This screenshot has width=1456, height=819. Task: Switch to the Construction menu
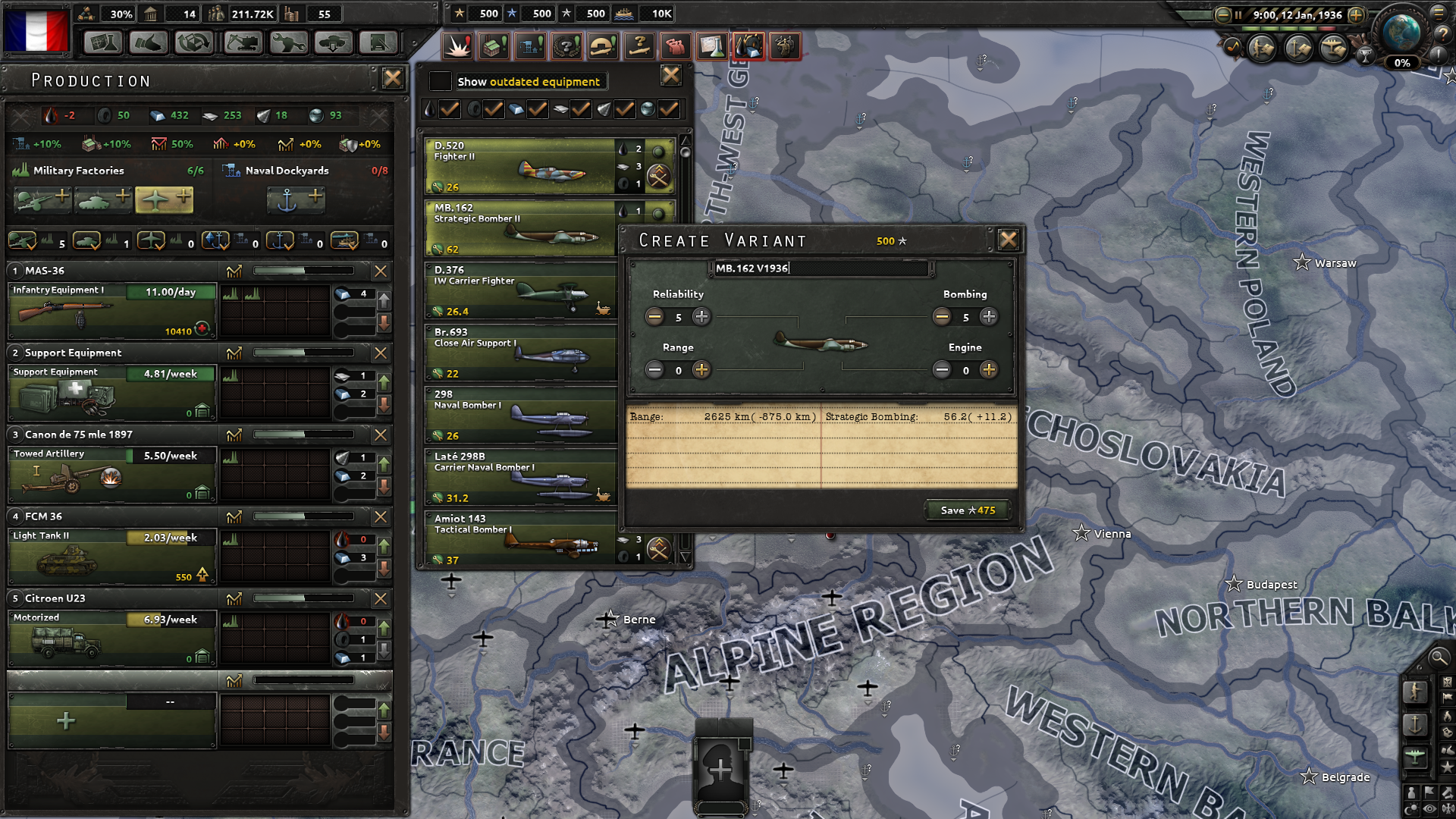tap(529, 46)
